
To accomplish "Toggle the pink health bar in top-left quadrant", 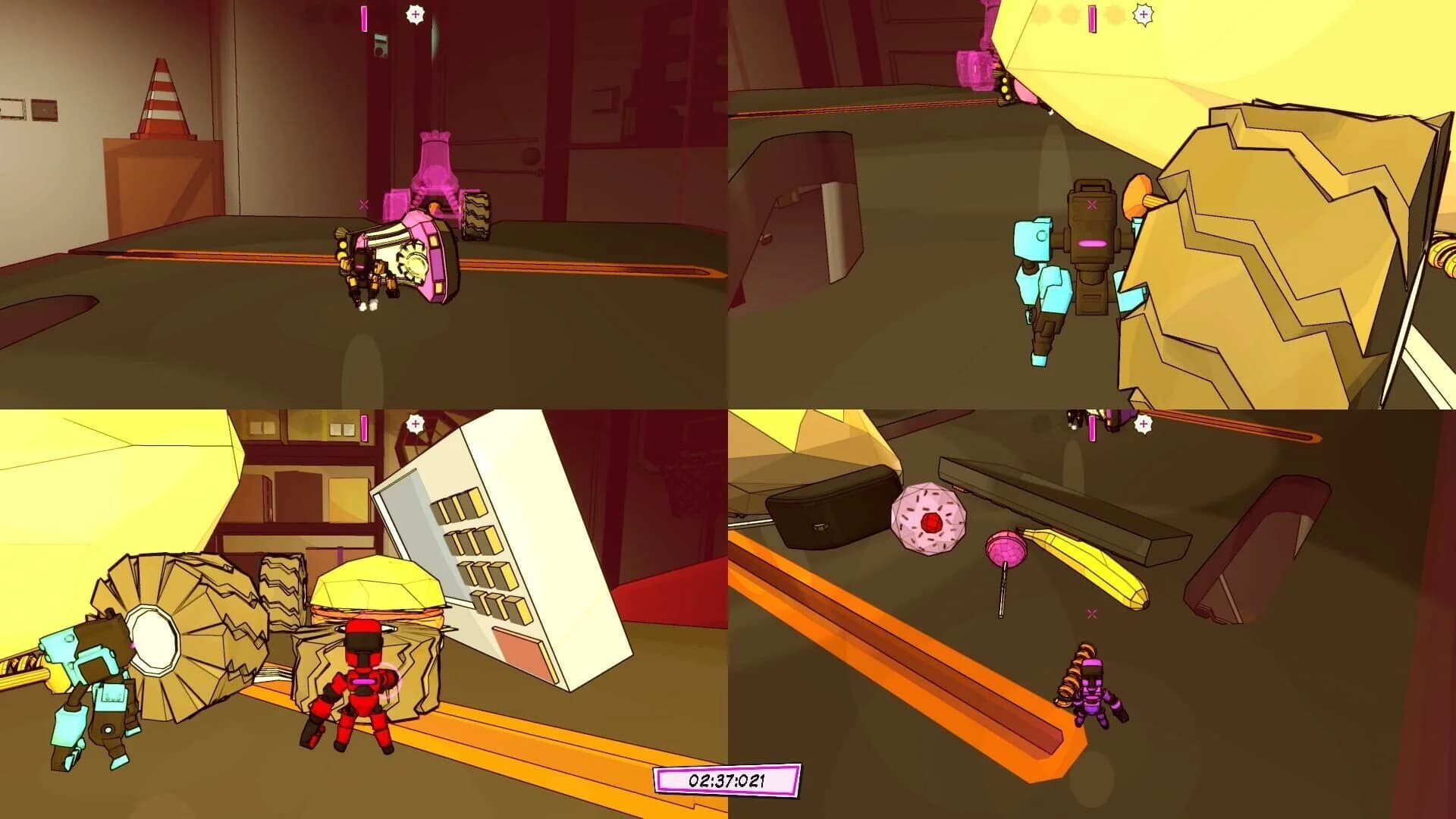I will 365,20.
